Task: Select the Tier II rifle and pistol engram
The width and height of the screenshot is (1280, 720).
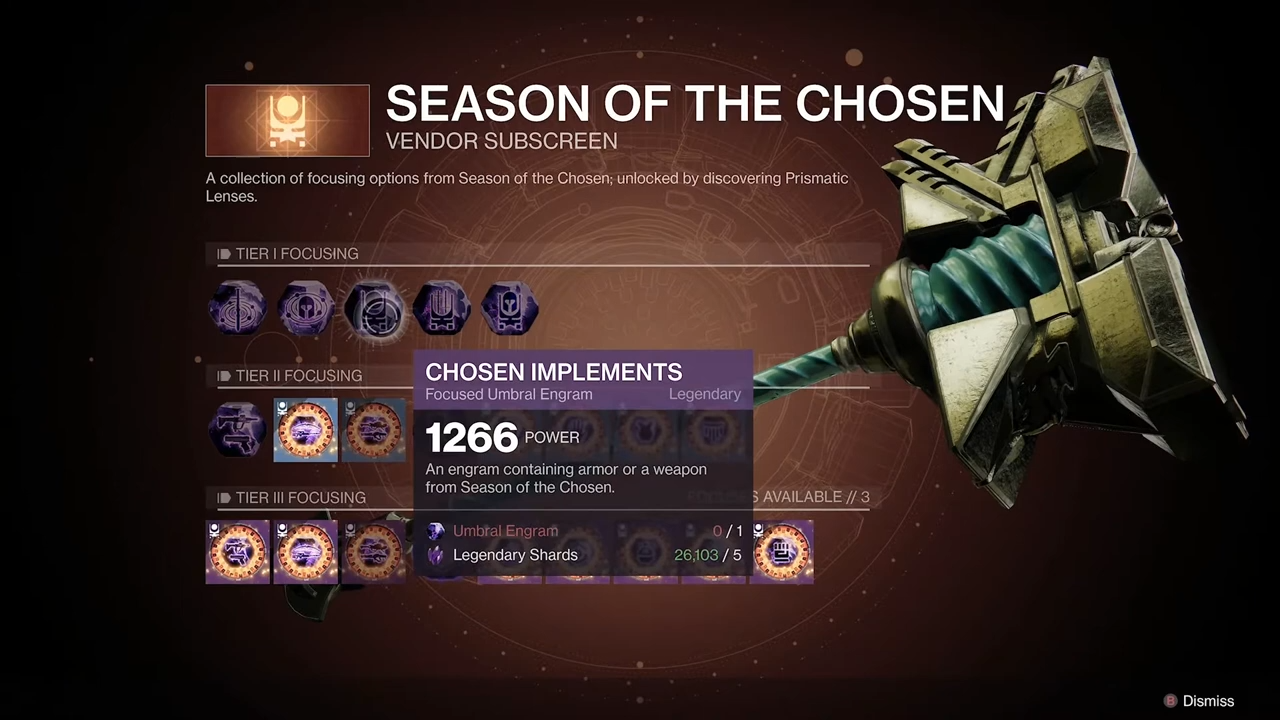Action: 238,430
